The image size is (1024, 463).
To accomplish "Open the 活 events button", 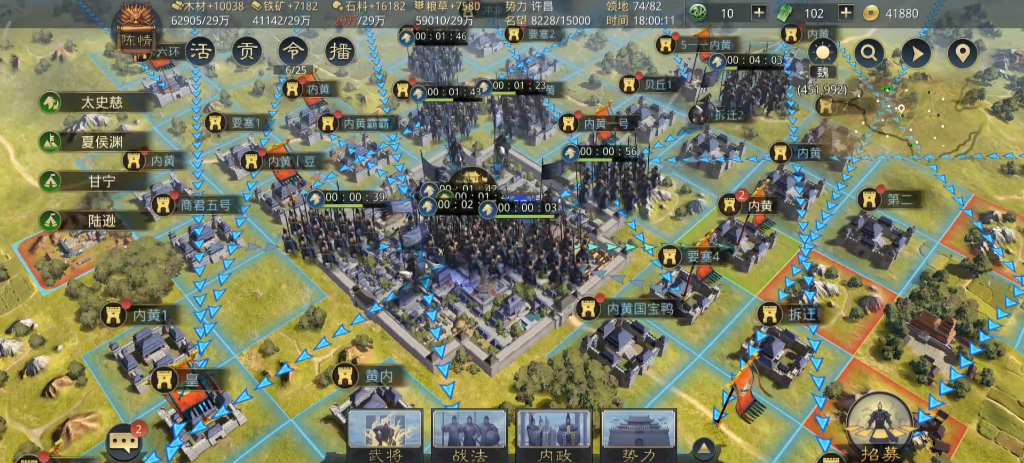I will (x=202, y=51).
